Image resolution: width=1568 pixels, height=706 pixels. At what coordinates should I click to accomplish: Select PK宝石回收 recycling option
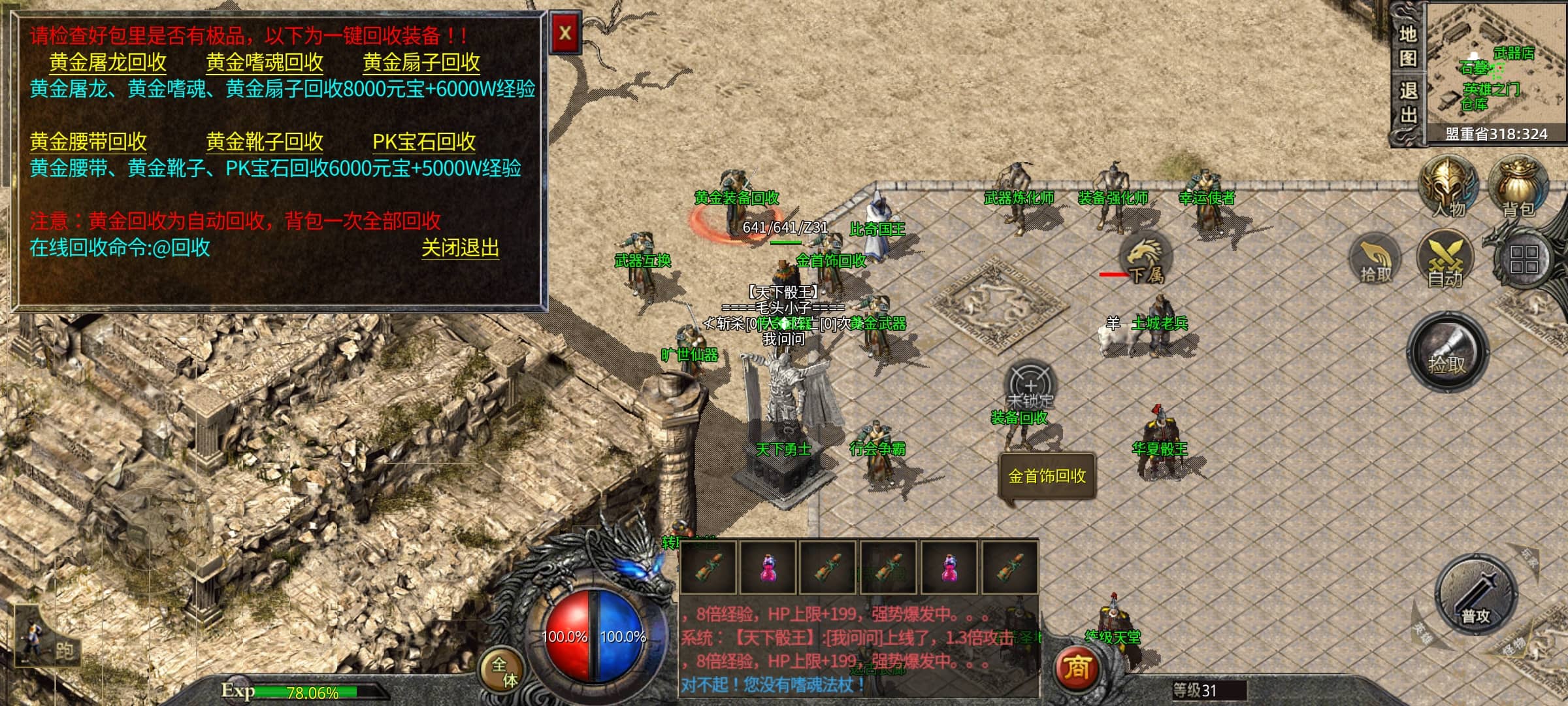pos(424,142)
